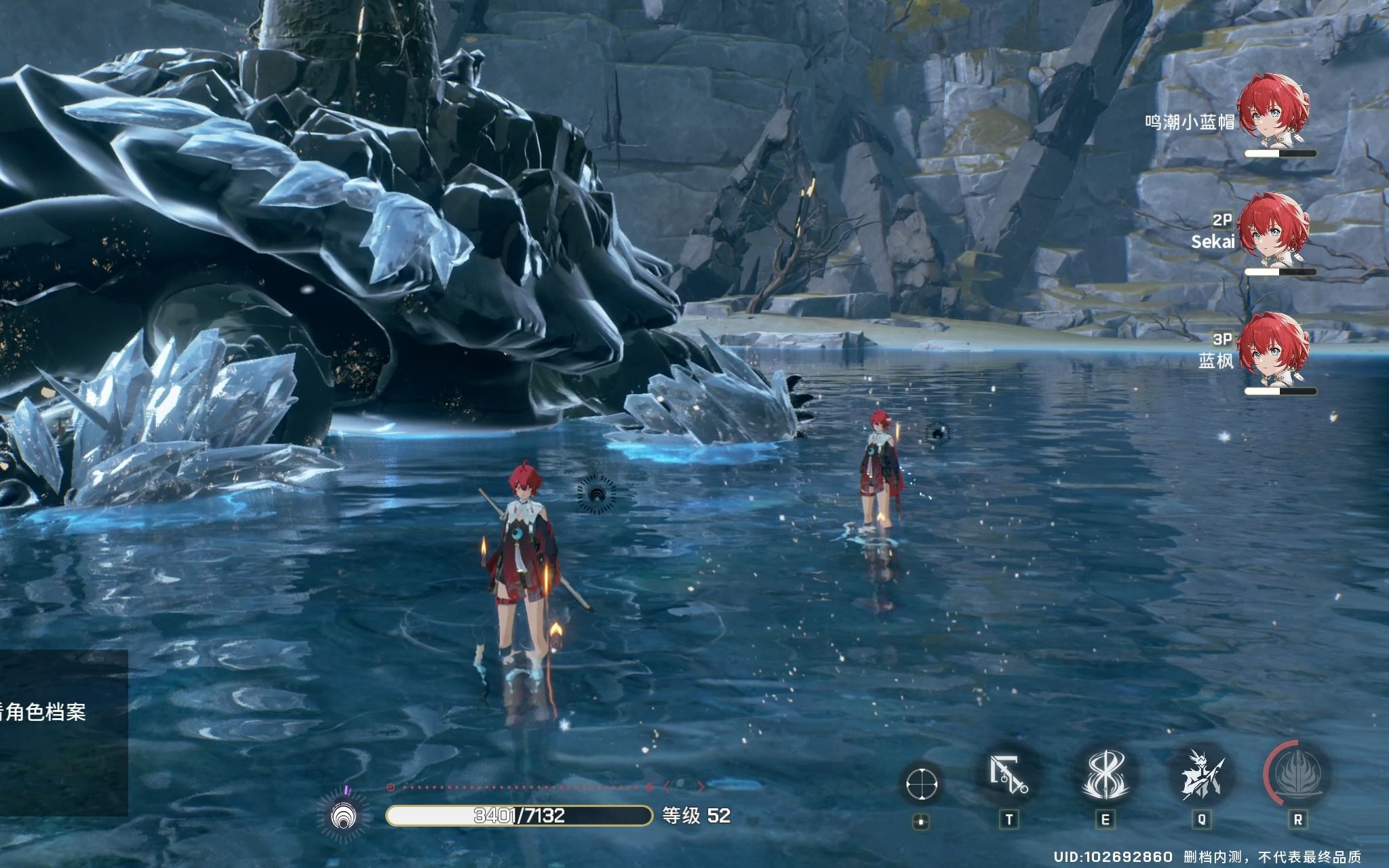The height and width of the screenshot is (868, 1389).
Task: Select the 3P 蓝枫 teammate portrait
Action: [x=1276, y=349]
